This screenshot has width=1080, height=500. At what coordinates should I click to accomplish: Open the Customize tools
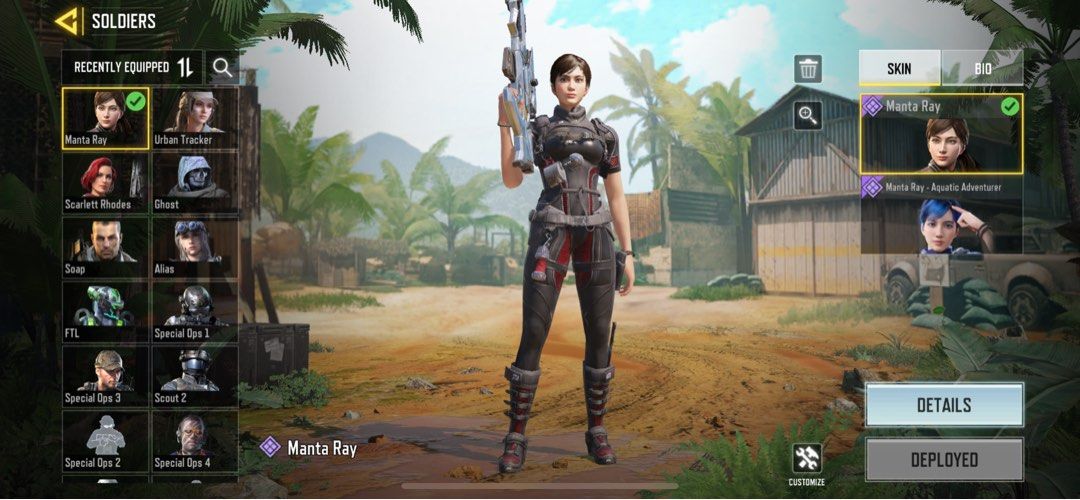pyautogui.click(x=806, y=460)
